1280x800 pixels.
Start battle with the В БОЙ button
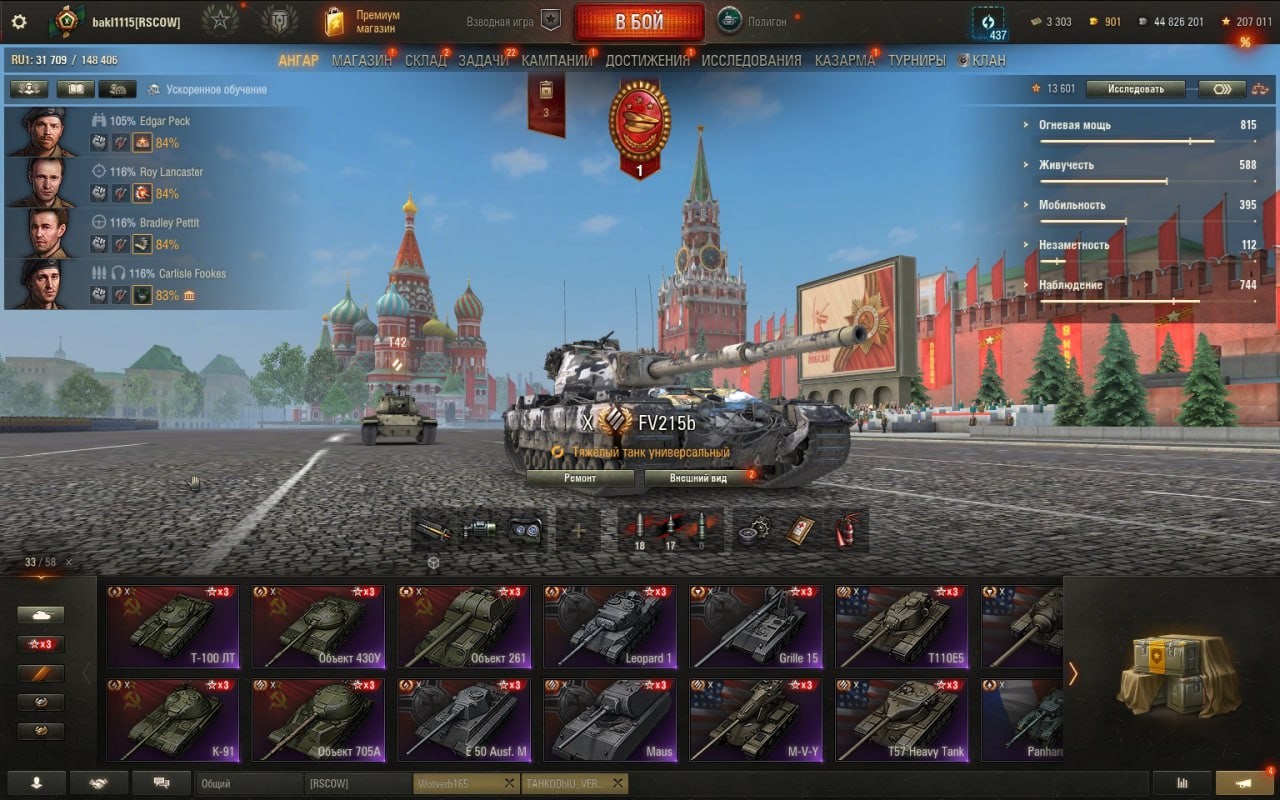pyautogui.click(x=639, y=22)
